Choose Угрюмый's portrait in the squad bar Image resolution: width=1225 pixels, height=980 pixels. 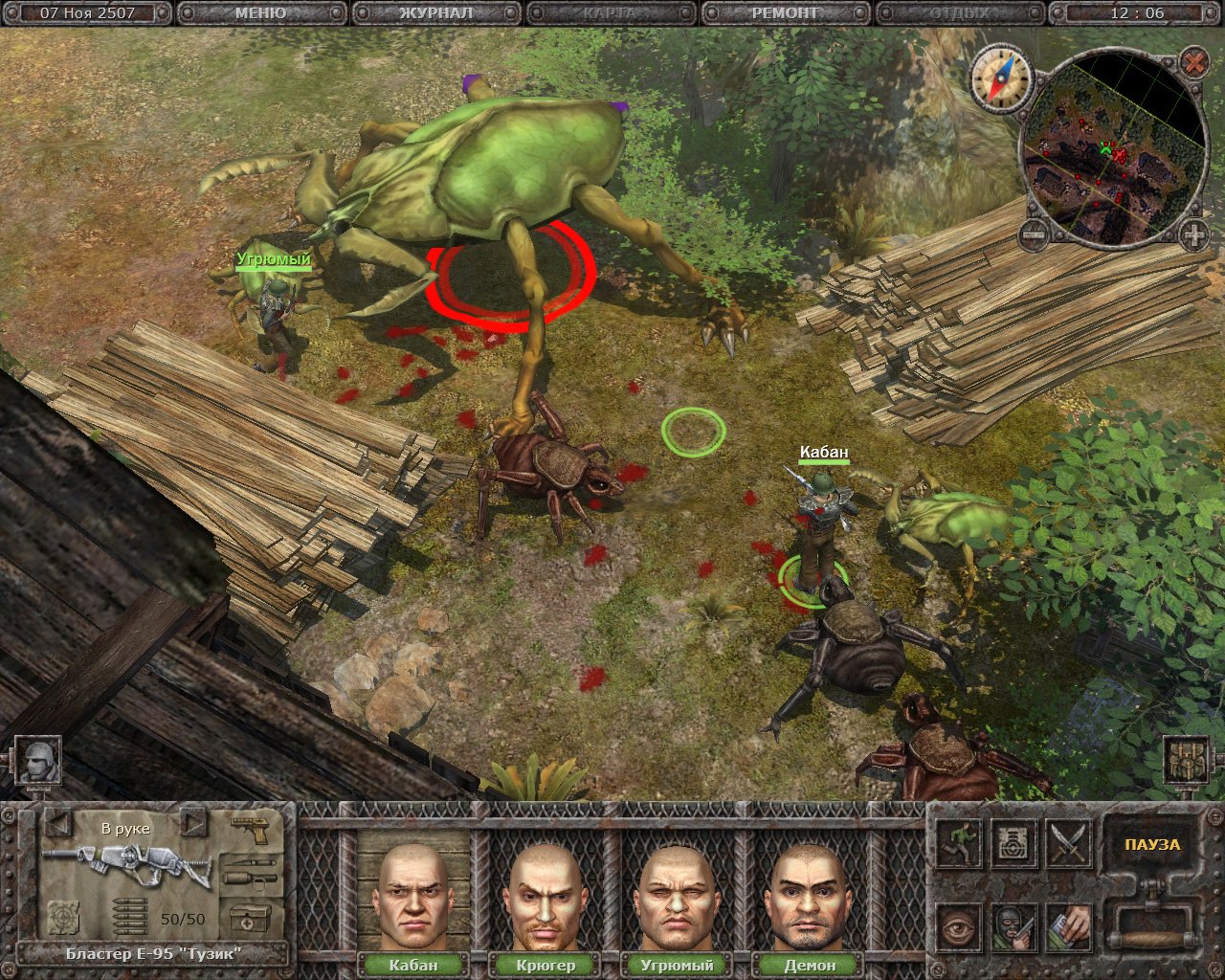[677, 897]
